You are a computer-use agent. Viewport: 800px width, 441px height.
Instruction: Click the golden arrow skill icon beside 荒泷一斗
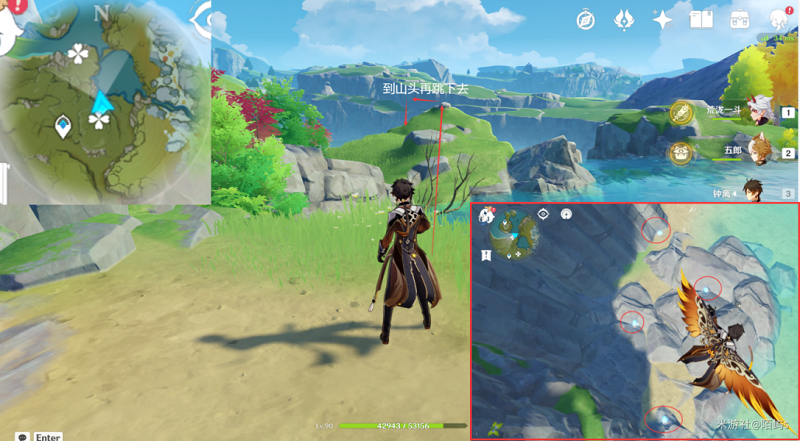tap(682, 113)
